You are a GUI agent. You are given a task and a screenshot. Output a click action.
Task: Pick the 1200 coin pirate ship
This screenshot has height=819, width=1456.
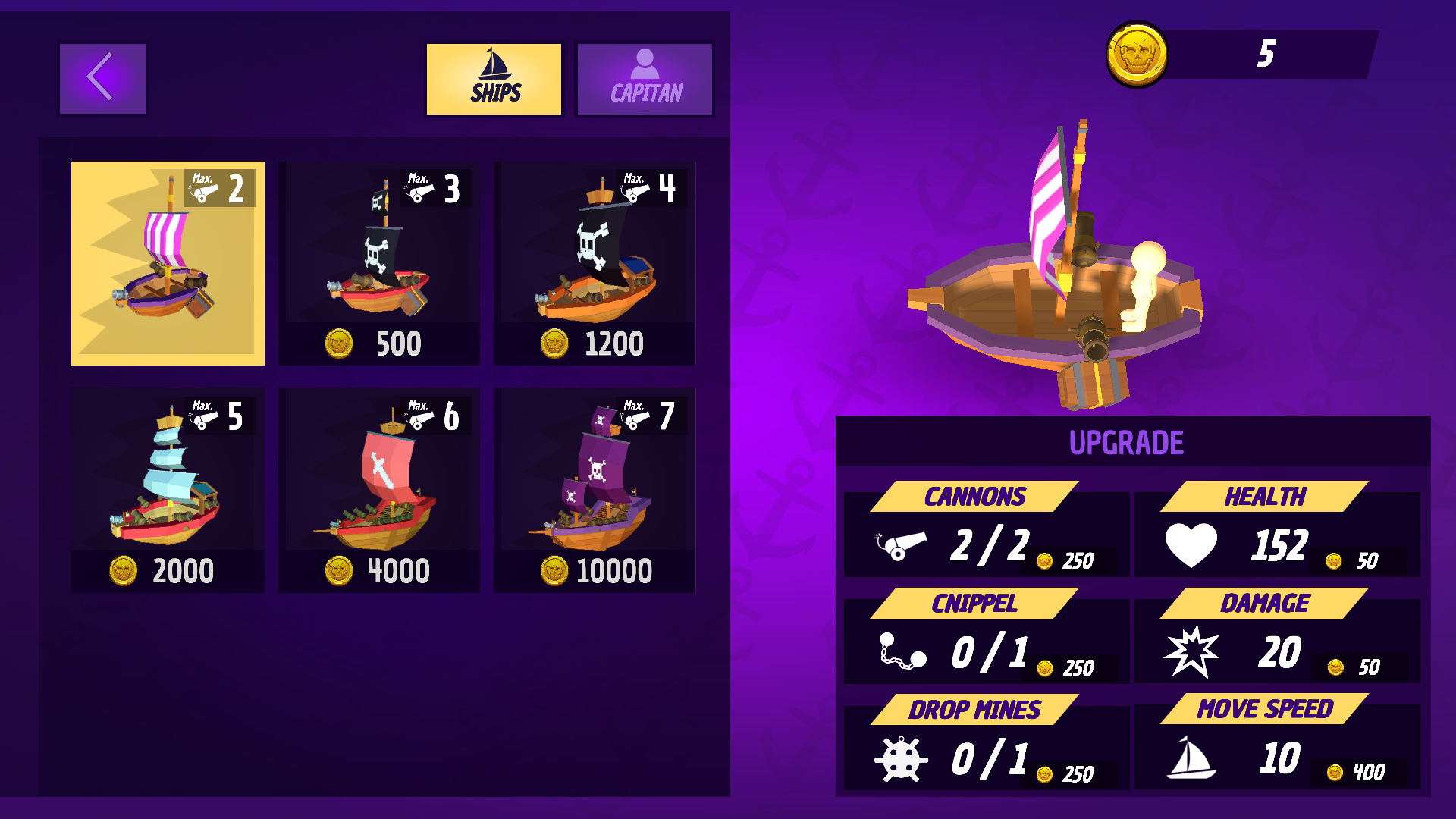click(x=595, y=263)
